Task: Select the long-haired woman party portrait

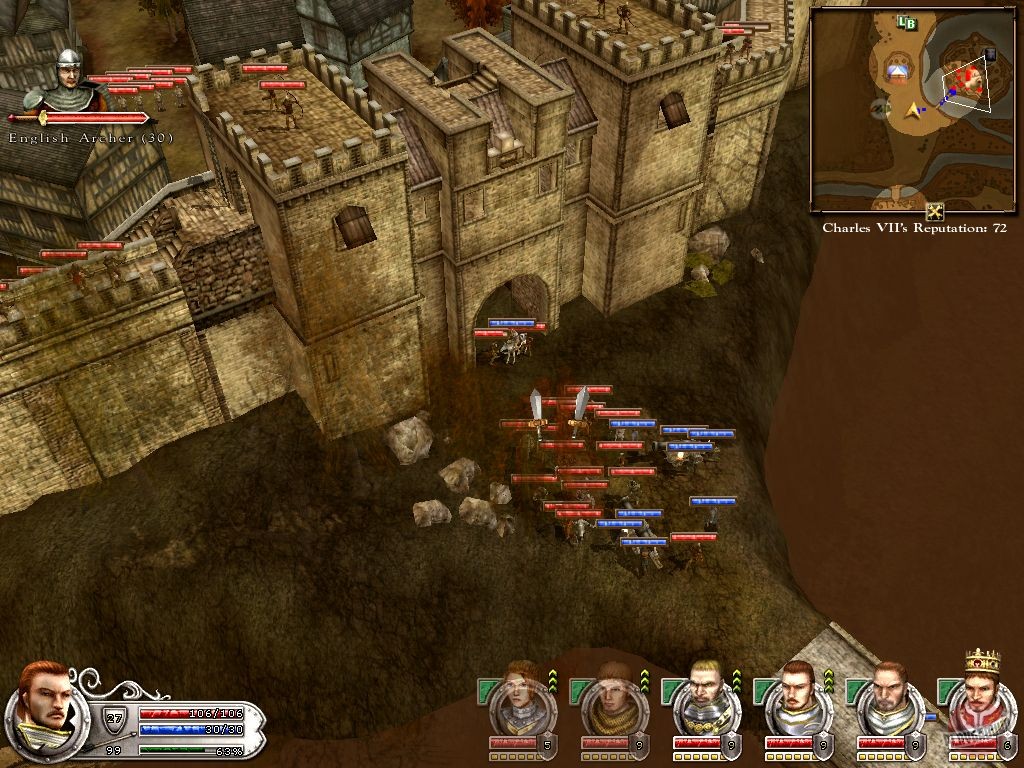Action: tap(519, 704)
